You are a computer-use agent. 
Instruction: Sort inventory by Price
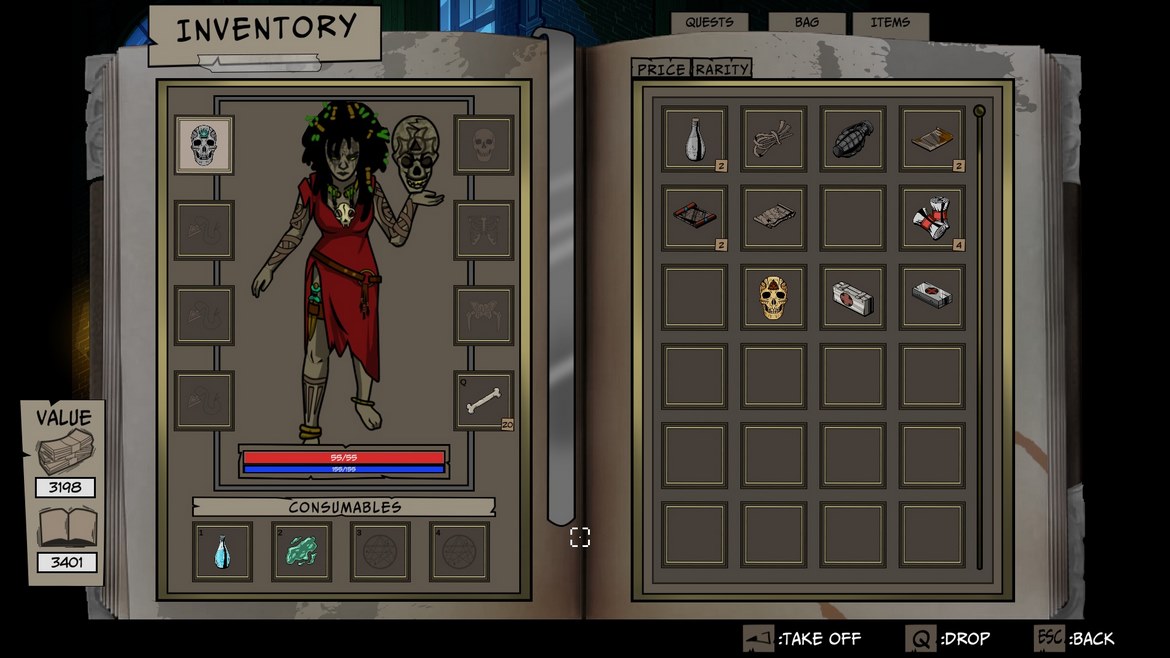pos(661,69)
